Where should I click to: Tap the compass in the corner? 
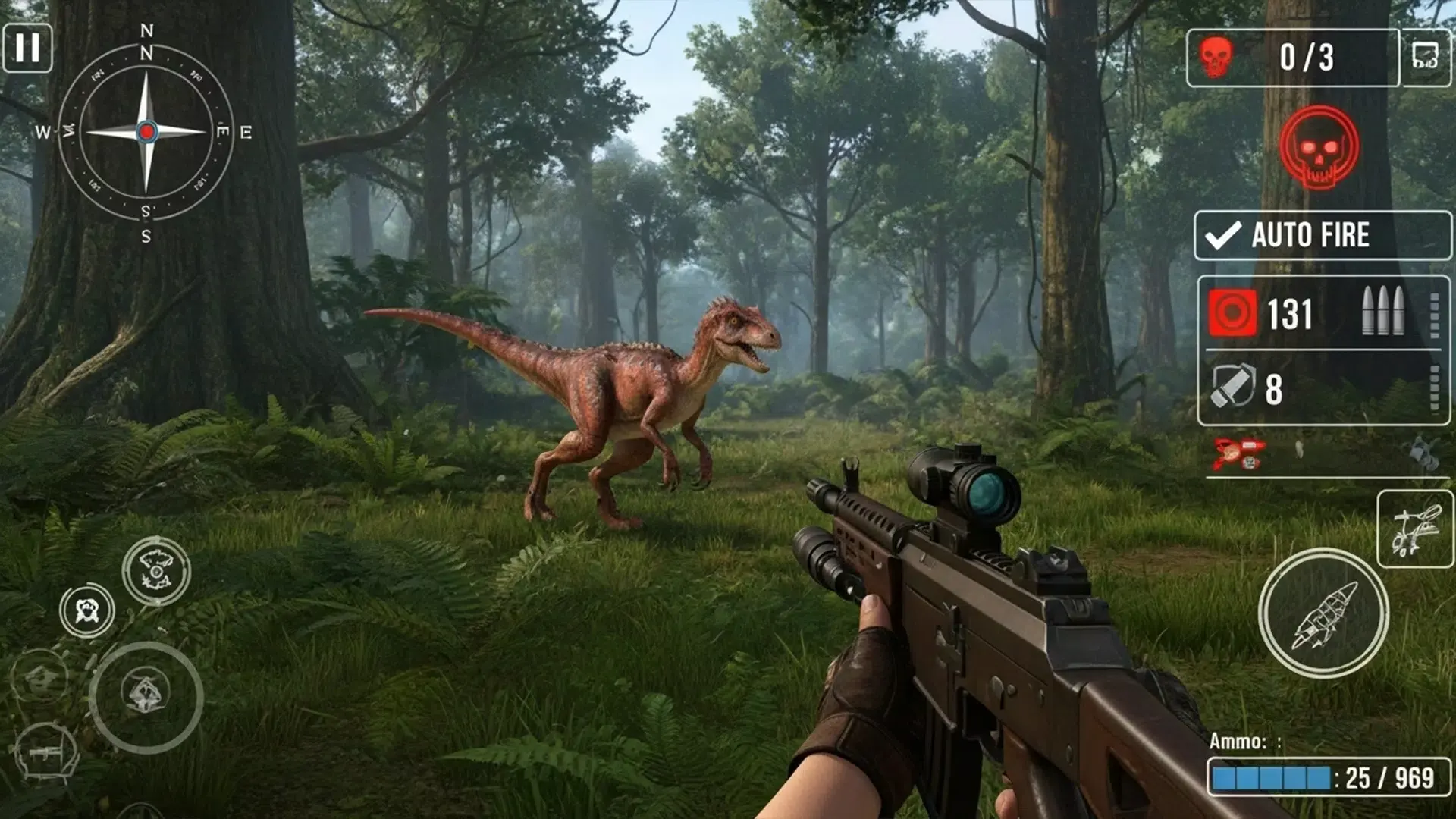[146, 132]
